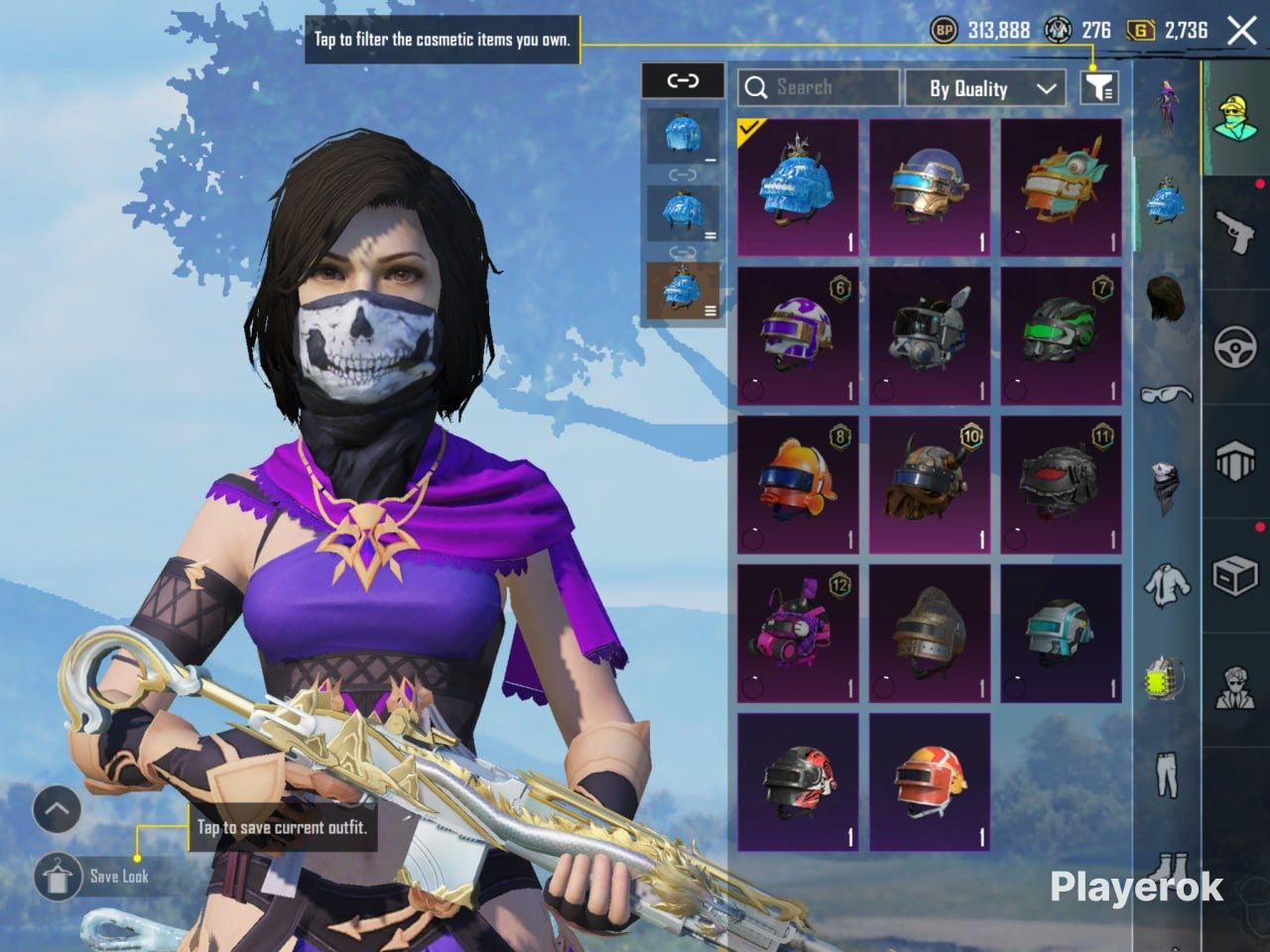Select the blue skull helmet skin
The height and width of the screenshot is (952, 1270).
[798, 188]
